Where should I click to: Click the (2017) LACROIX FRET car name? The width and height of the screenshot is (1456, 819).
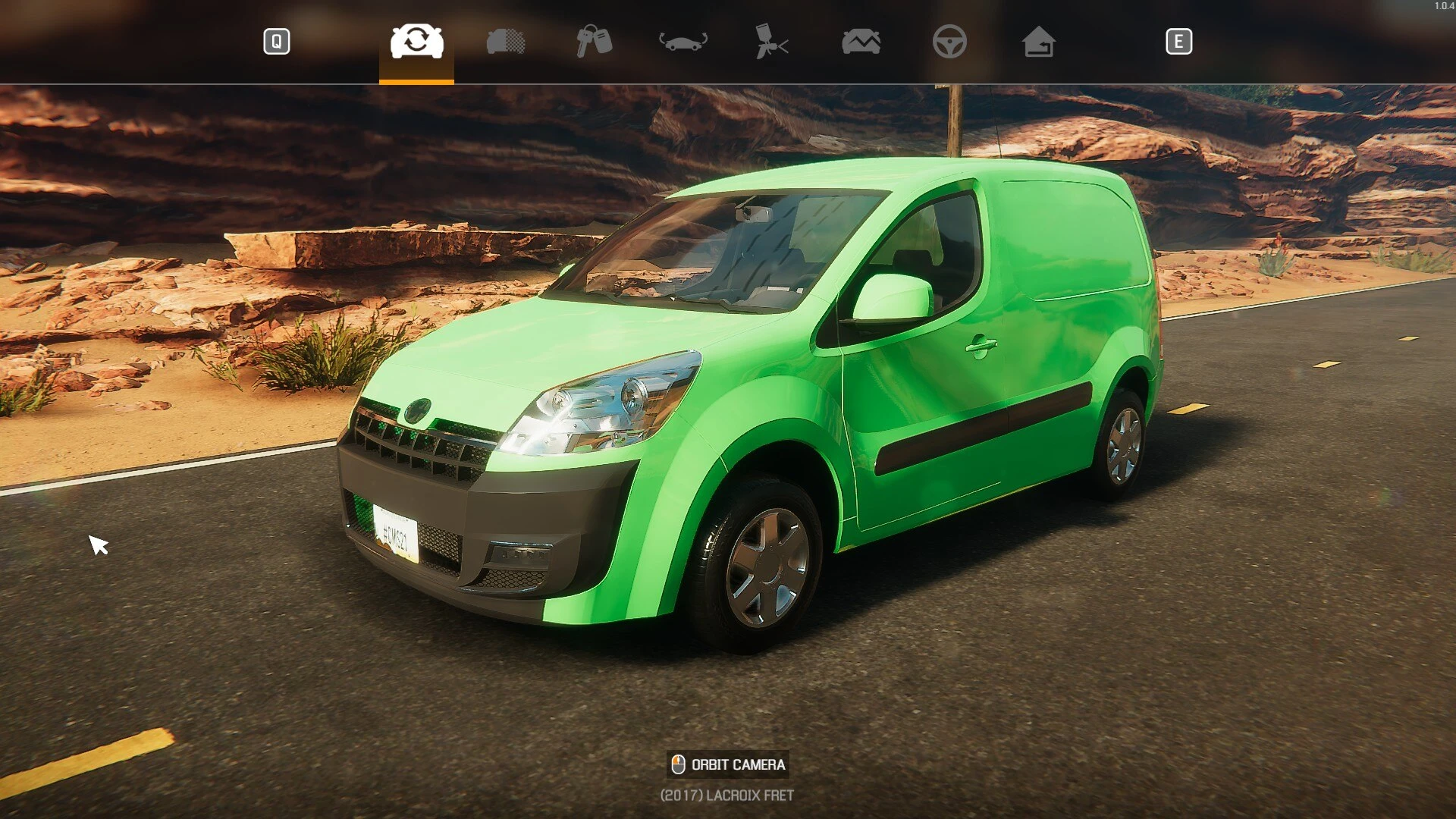pyautogui.click(x=726, y=795)
